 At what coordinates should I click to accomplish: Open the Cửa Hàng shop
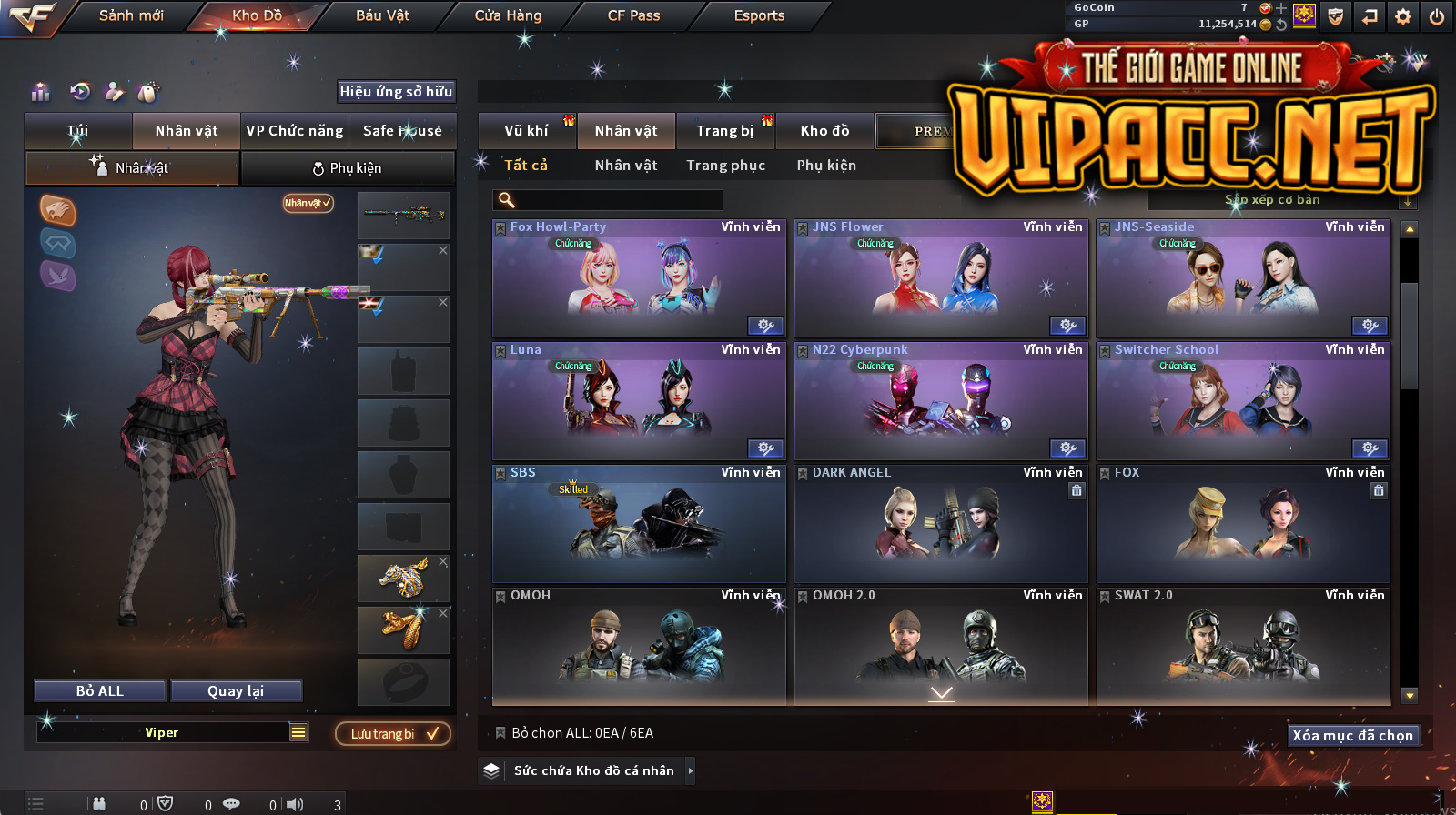508,15
